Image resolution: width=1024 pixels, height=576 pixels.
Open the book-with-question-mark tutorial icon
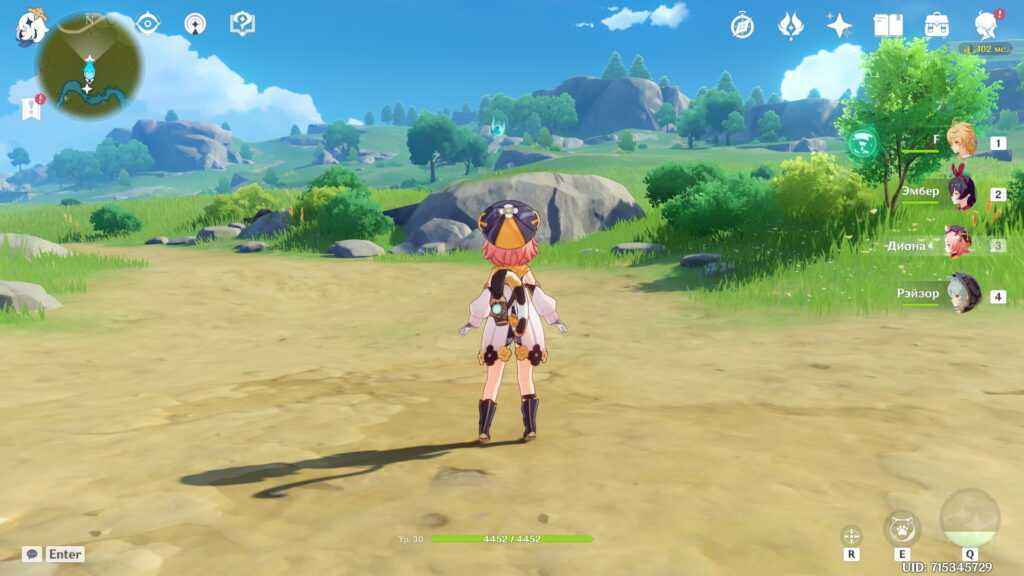click(x=242, y=23)
